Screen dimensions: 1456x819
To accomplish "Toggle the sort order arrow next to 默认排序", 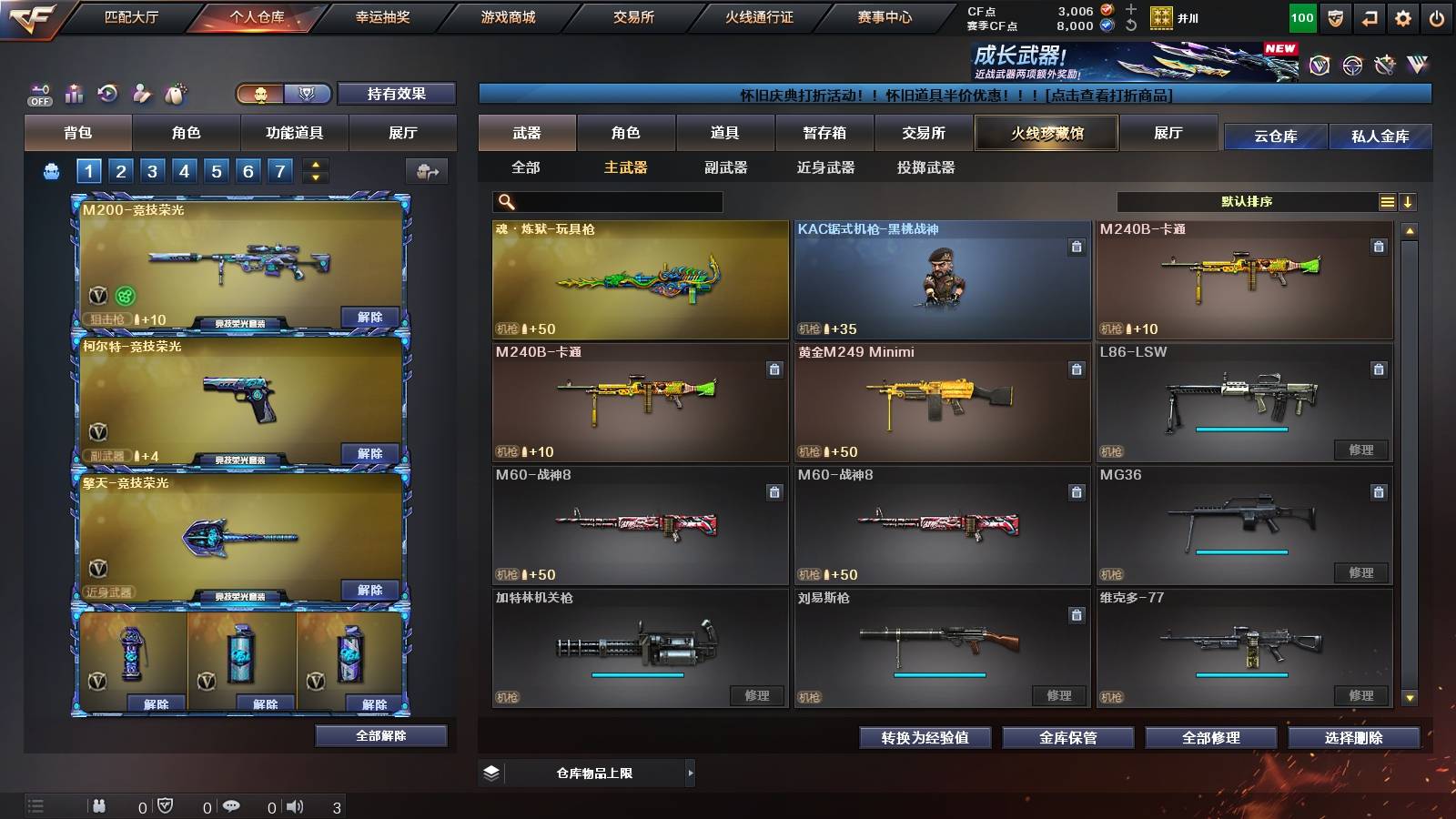I will tap(1408, 201).
